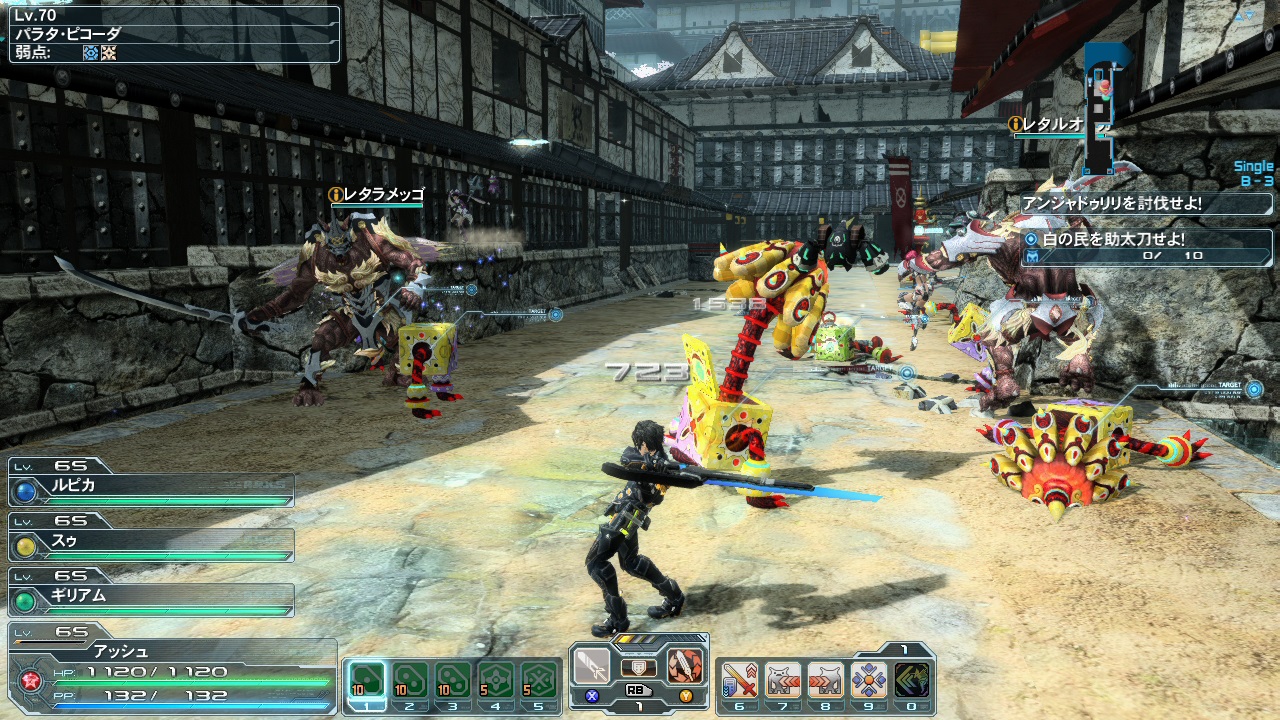The height and width of the screenshot is (720, 1280).
Task: Use the crossed hexagon item in slot 5
Action: [539, 680]
